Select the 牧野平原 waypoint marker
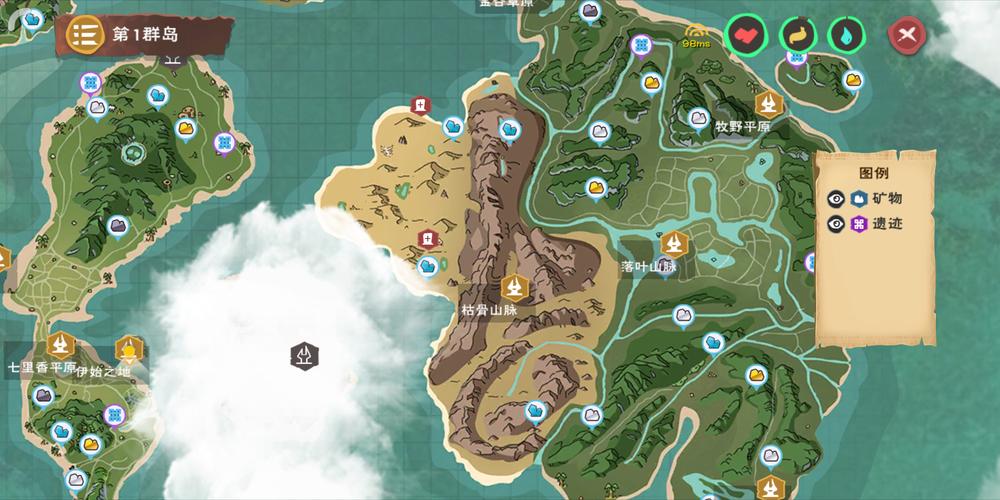Image resolution: width=1000 pixels, height=500 pixels. click(769, 103)
